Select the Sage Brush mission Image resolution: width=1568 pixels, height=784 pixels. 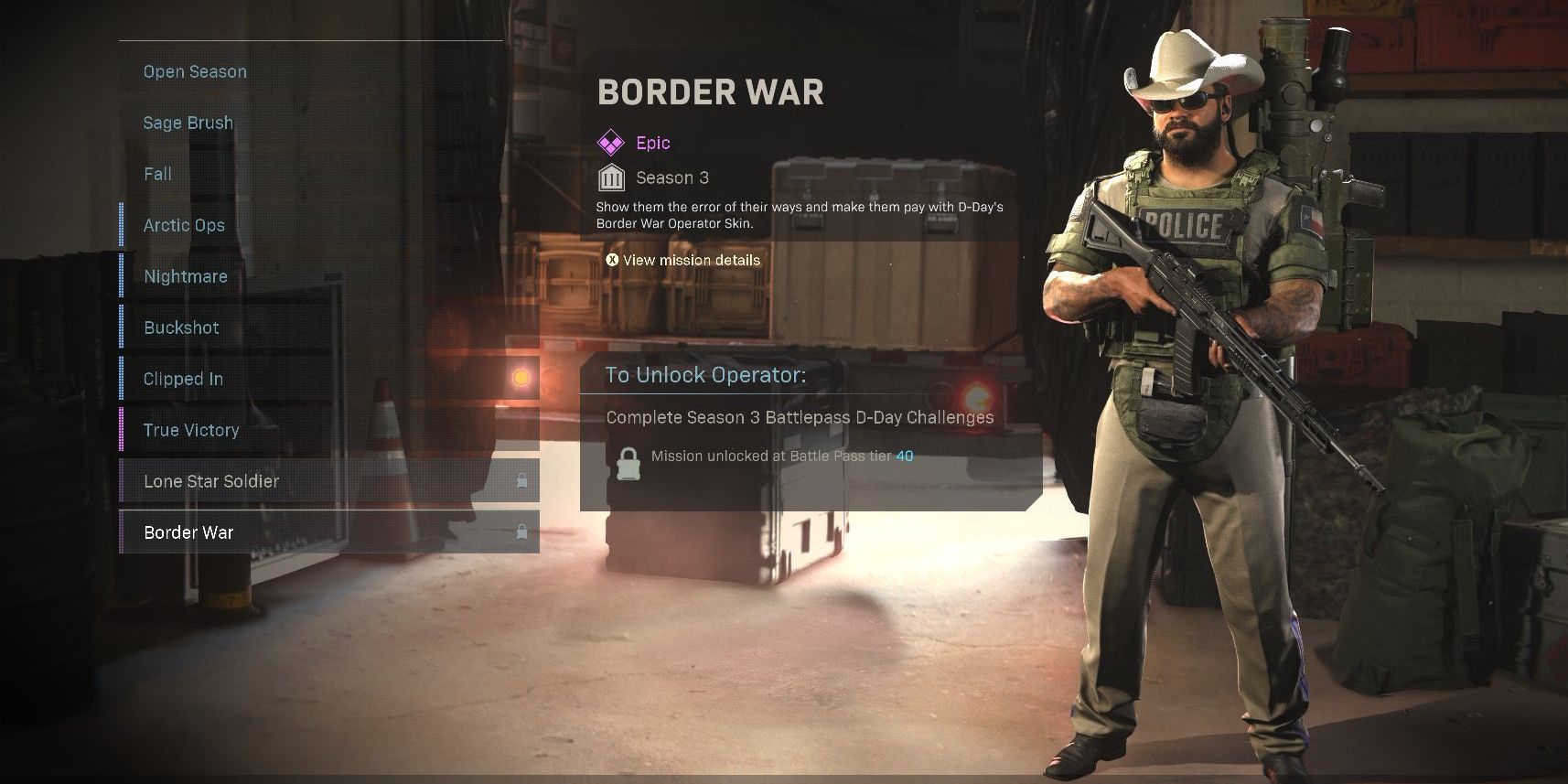point(188,122)
